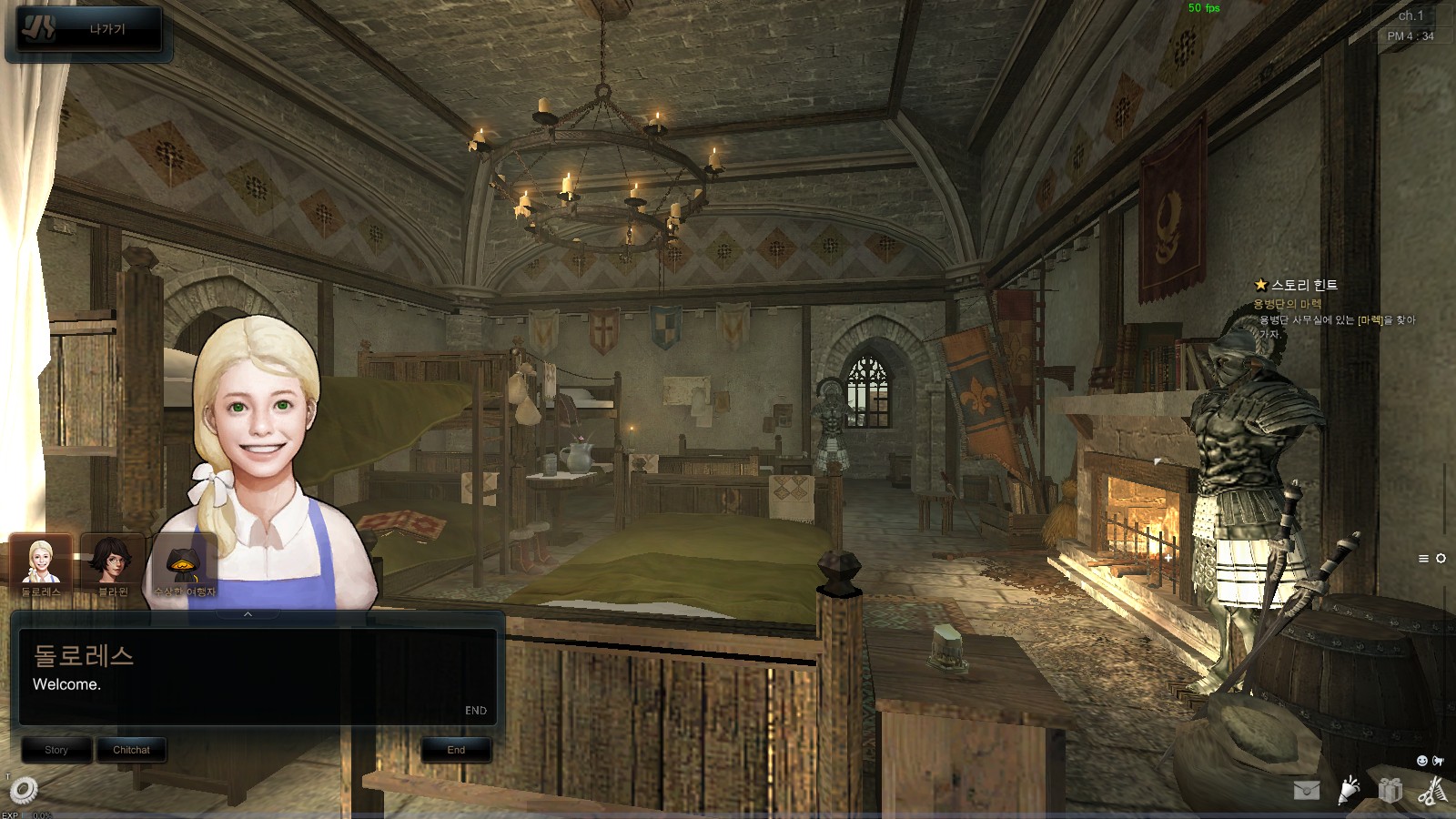Viewport: 1456px width, 819px height.
Task: Open the Story dialogue option
Action: 56,750
